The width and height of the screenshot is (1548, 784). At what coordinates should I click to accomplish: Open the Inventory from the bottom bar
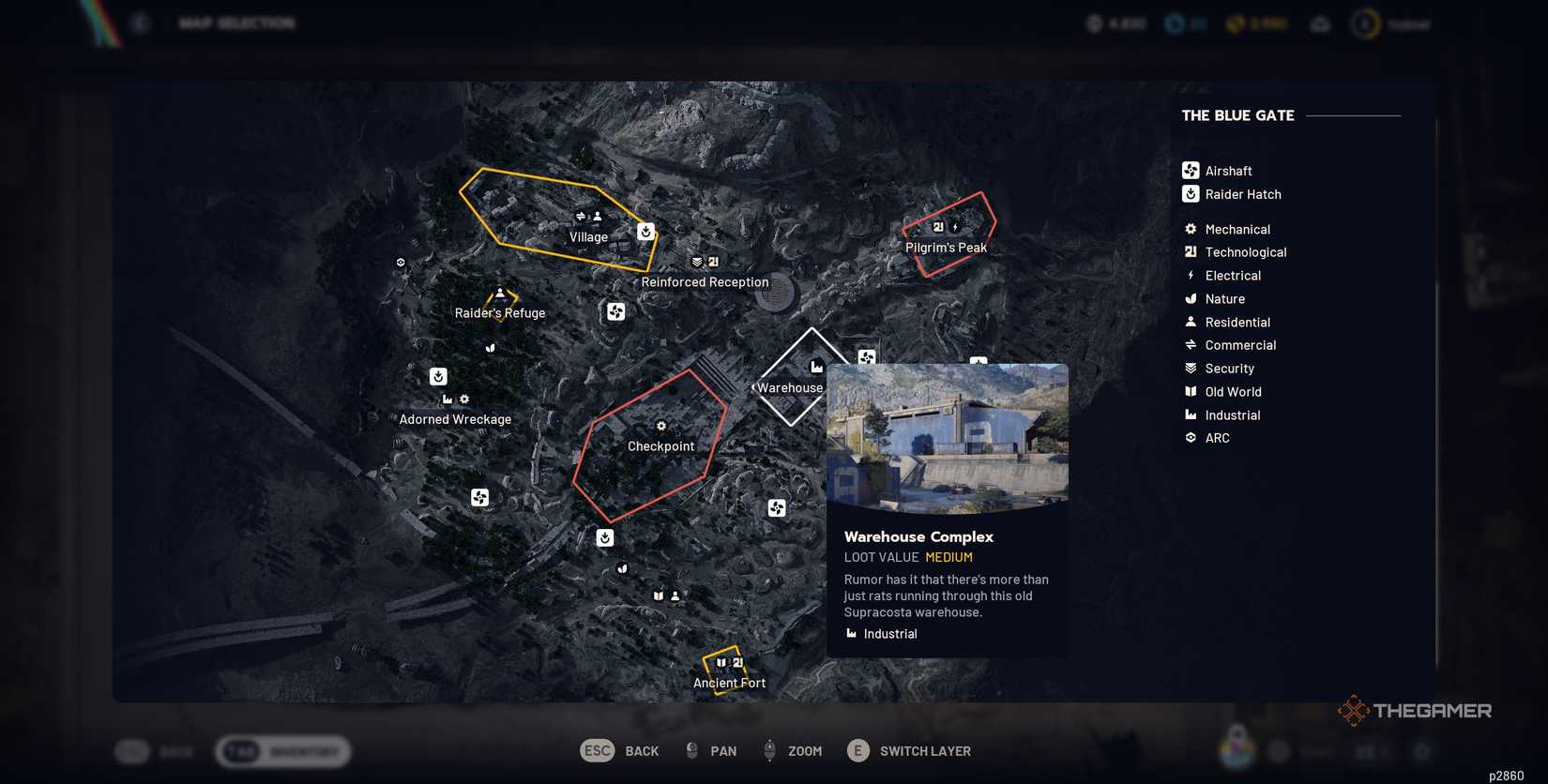pyautogui.click(x=281, y=750)
